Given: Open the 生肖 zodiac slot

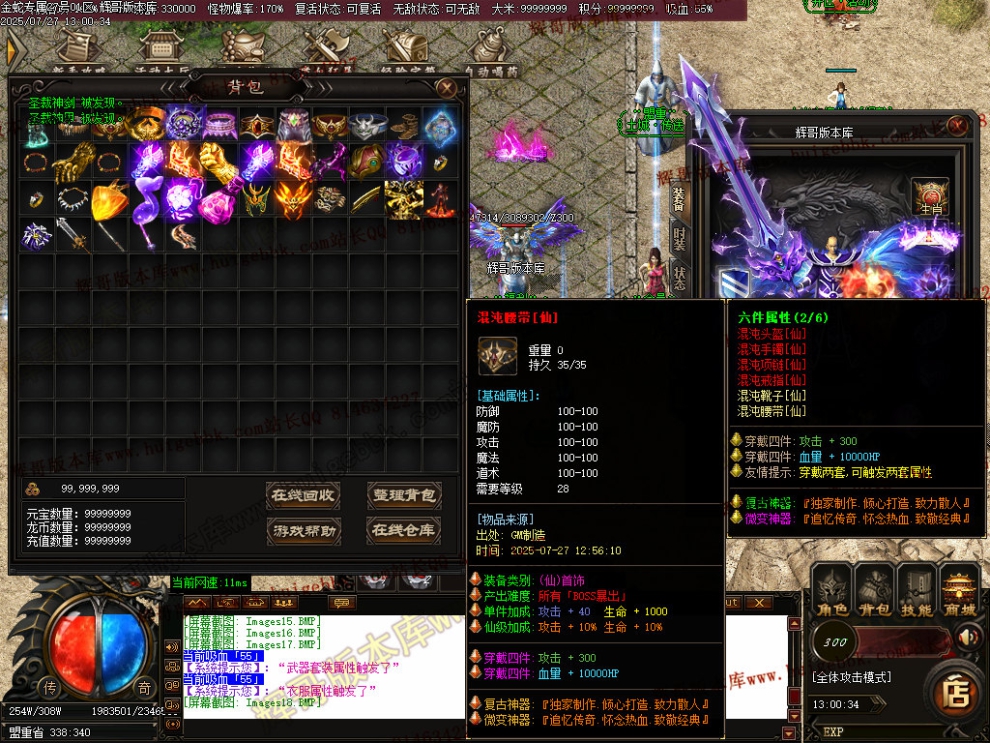Looking at the screenshot, I should 931,197.
